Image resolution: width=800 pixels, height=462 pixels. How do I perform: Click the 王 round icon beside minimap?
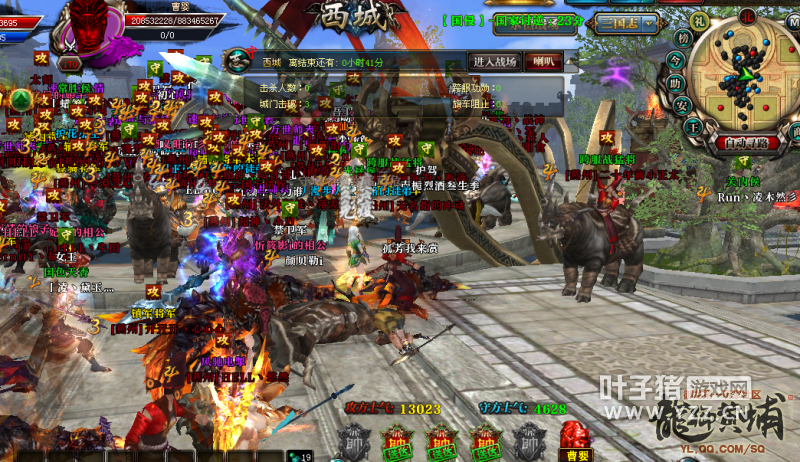694,126
